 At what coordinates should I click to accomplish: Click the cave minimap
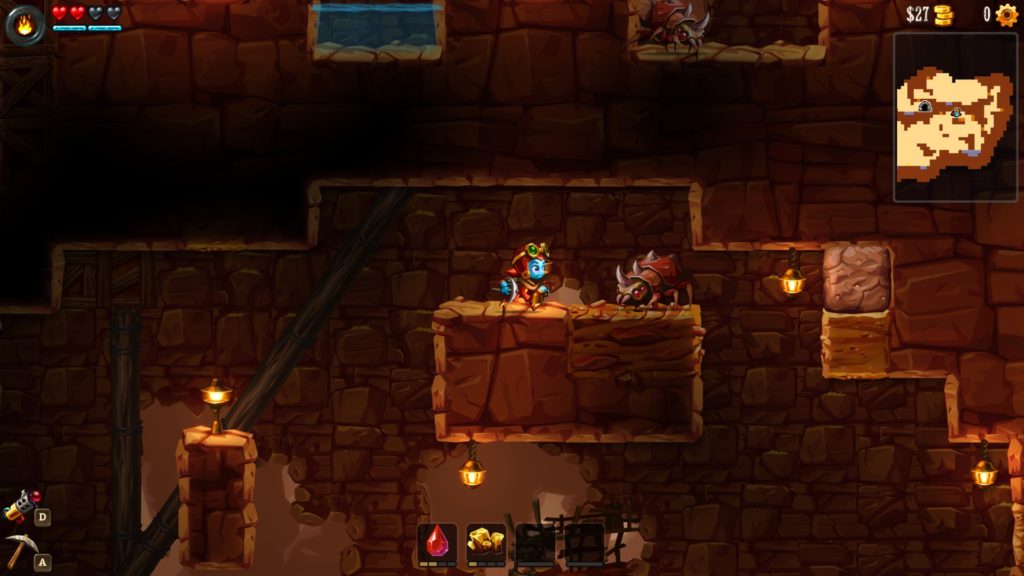(955, 117)
